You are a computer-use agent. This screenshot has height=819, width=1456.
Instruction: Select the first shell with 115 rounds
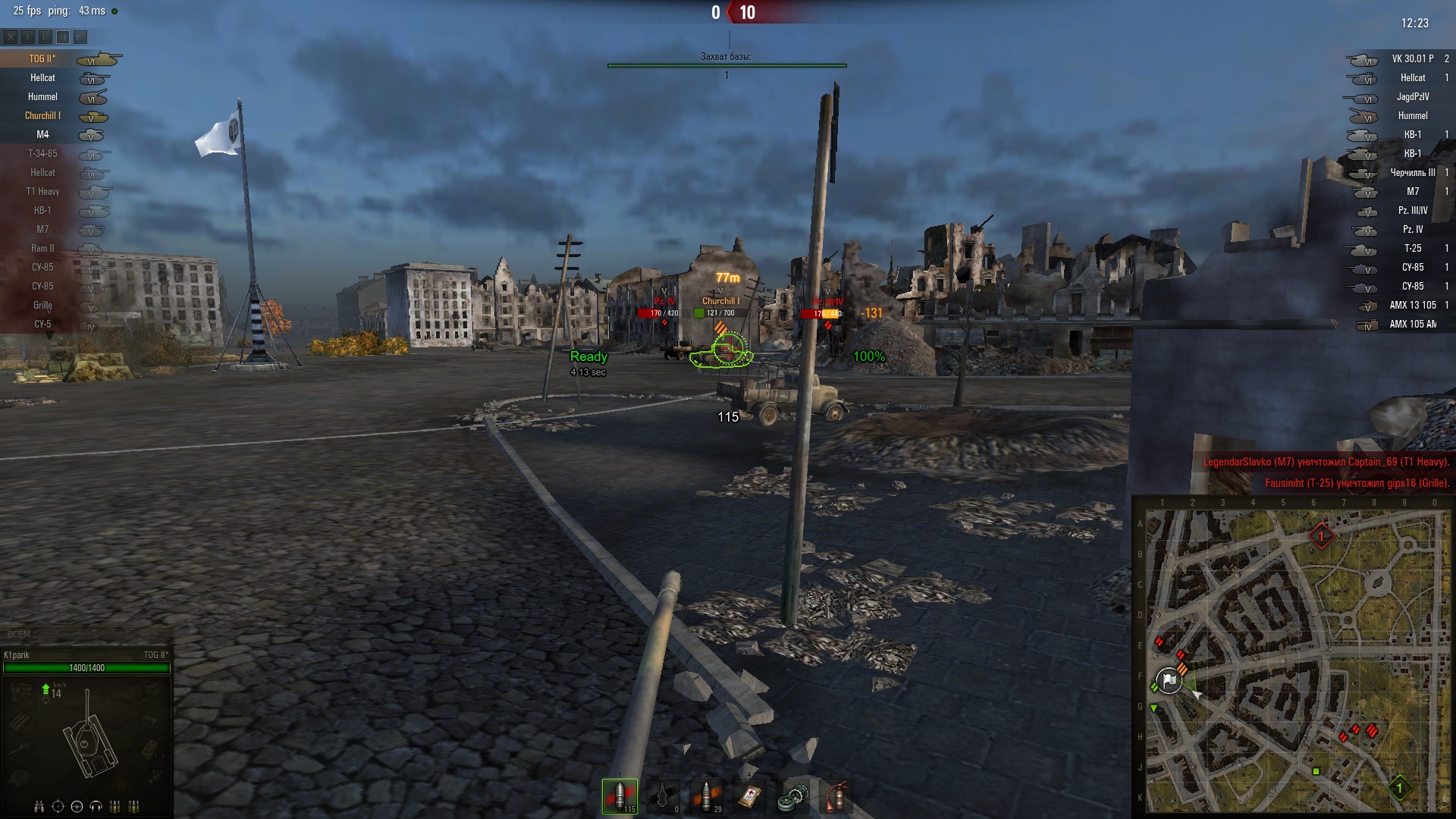coord(620,796)
